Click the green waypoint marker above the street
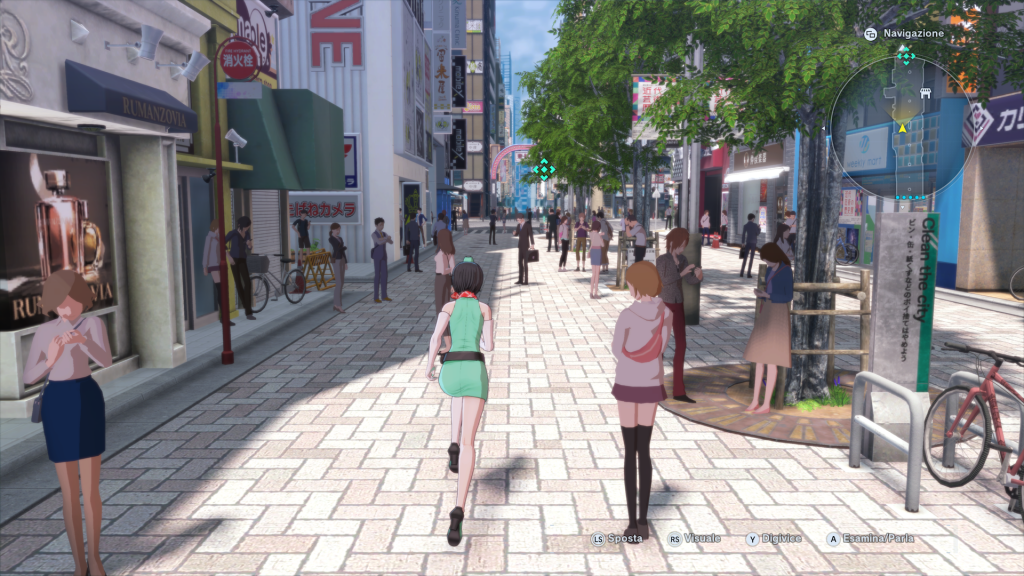Screen dimensions: 1024x576 click(x=543, y=168)
